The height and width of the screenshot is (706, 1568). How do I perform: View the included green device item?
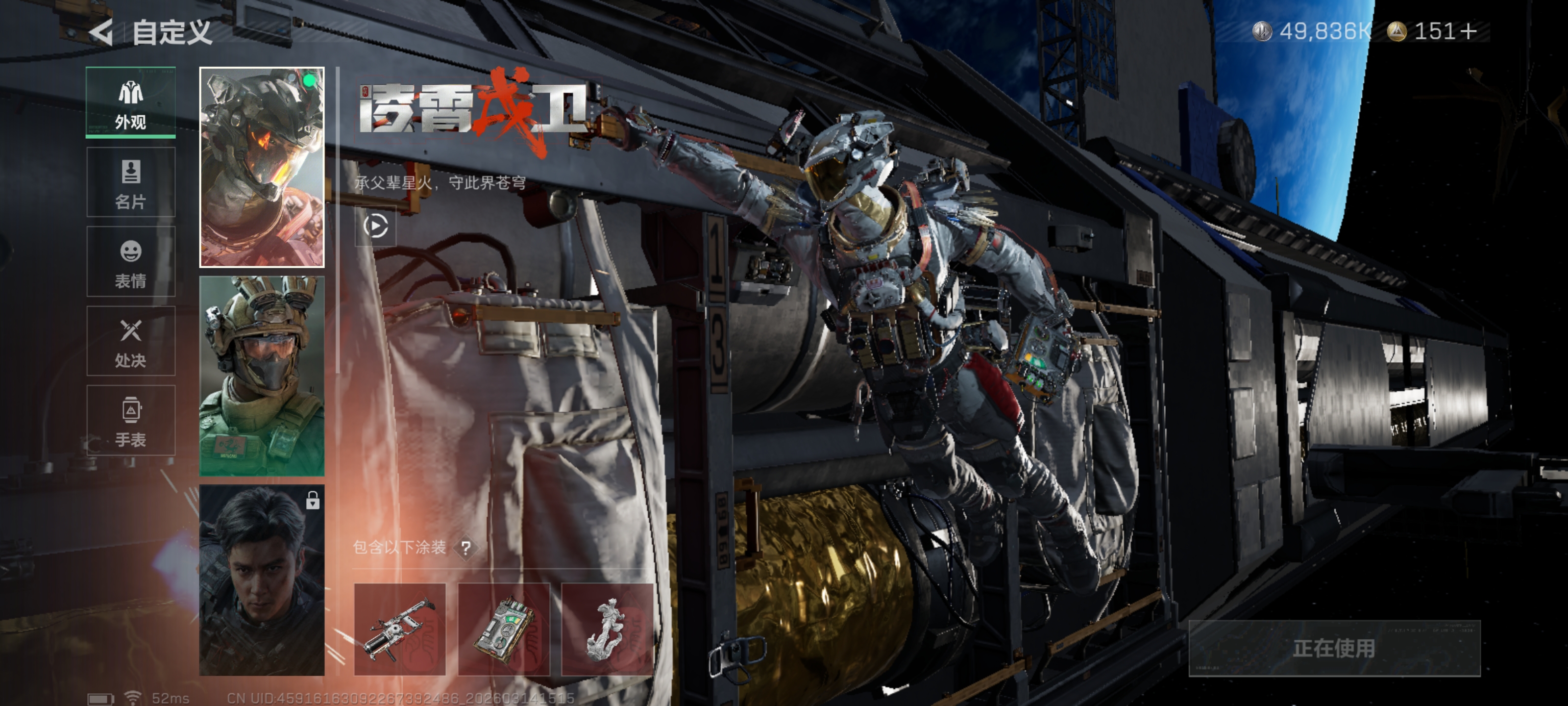[504, 629]
